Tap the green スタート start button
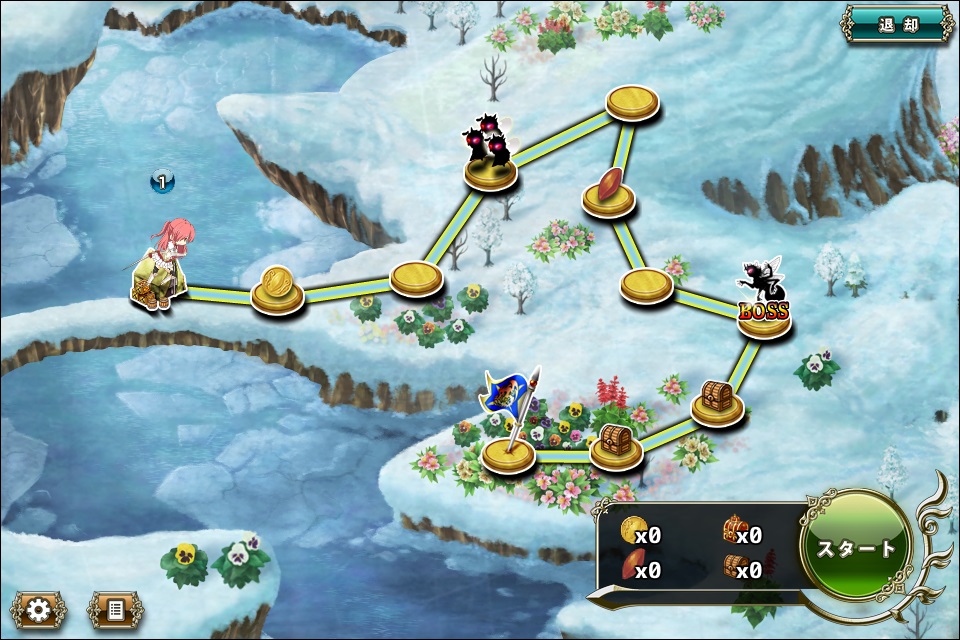960x640 pixels. (856, 547)
